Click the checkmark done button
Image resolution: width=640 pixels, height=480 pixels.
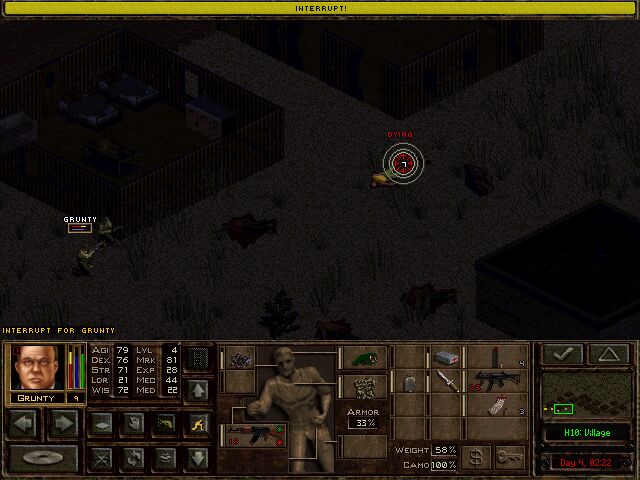coord(565,354)
